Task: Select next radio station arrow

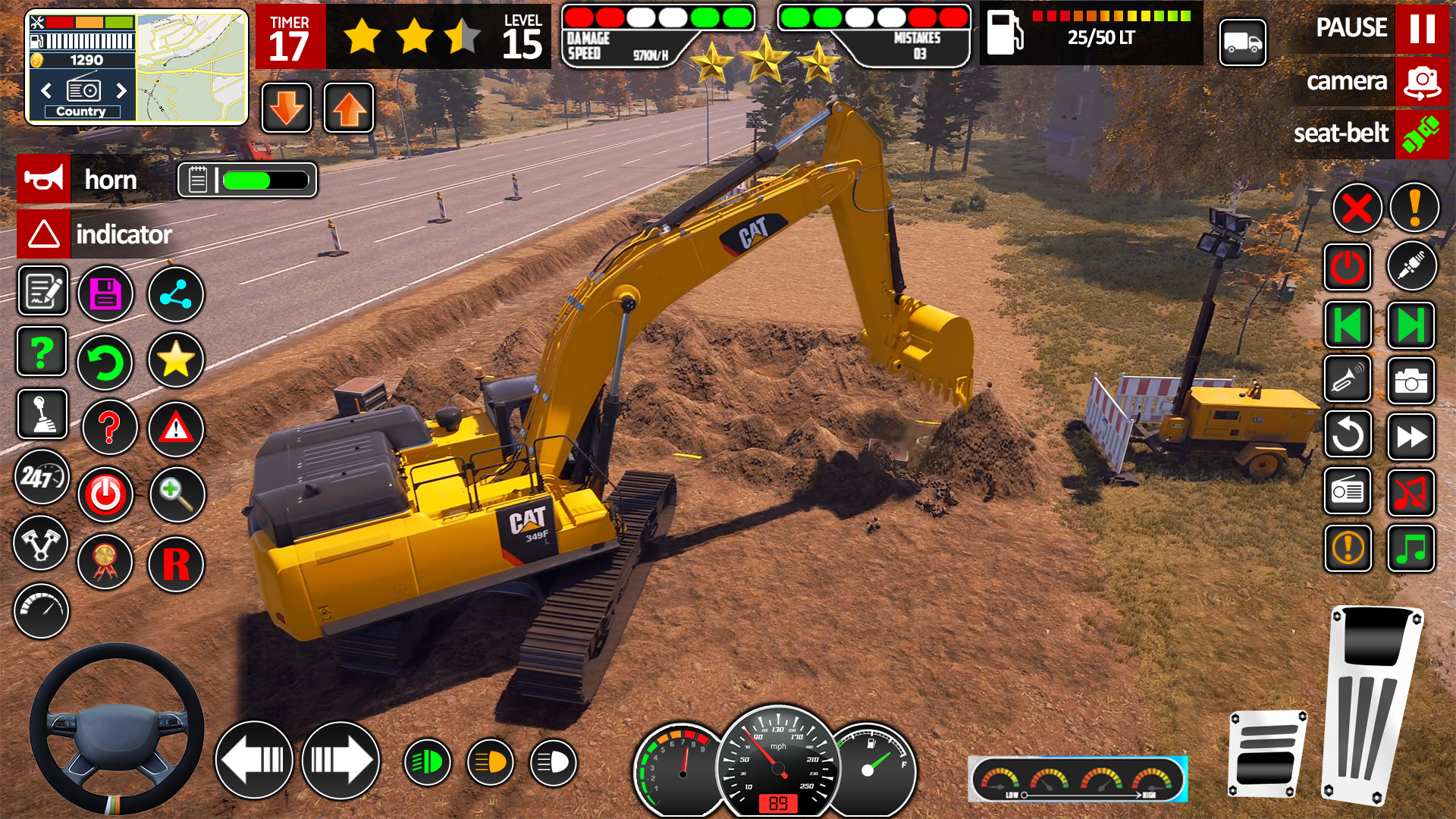Action: coord(121,91)
